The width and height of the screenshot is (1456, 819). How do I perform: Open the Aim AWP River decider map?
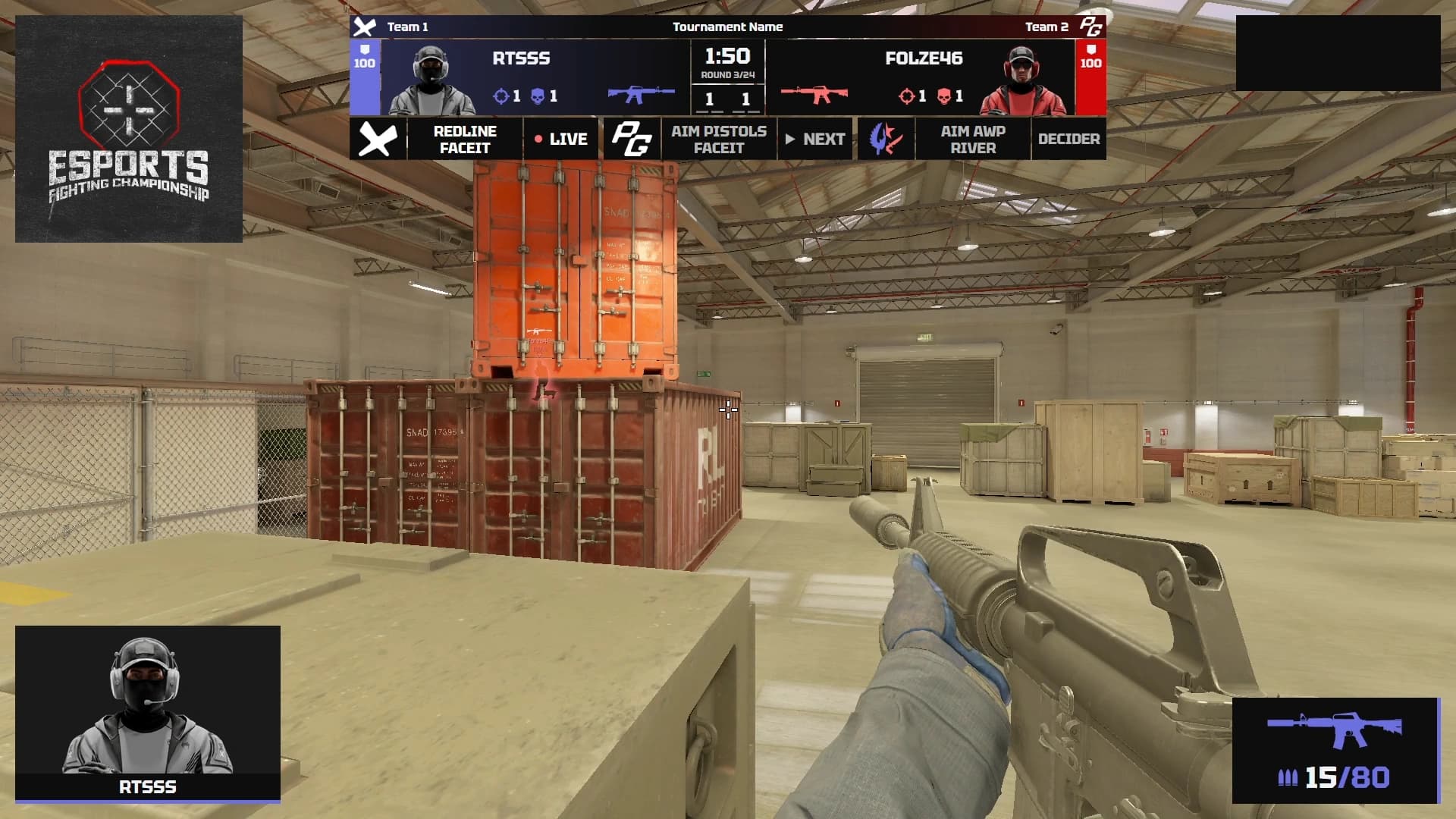tap(973, 140)
